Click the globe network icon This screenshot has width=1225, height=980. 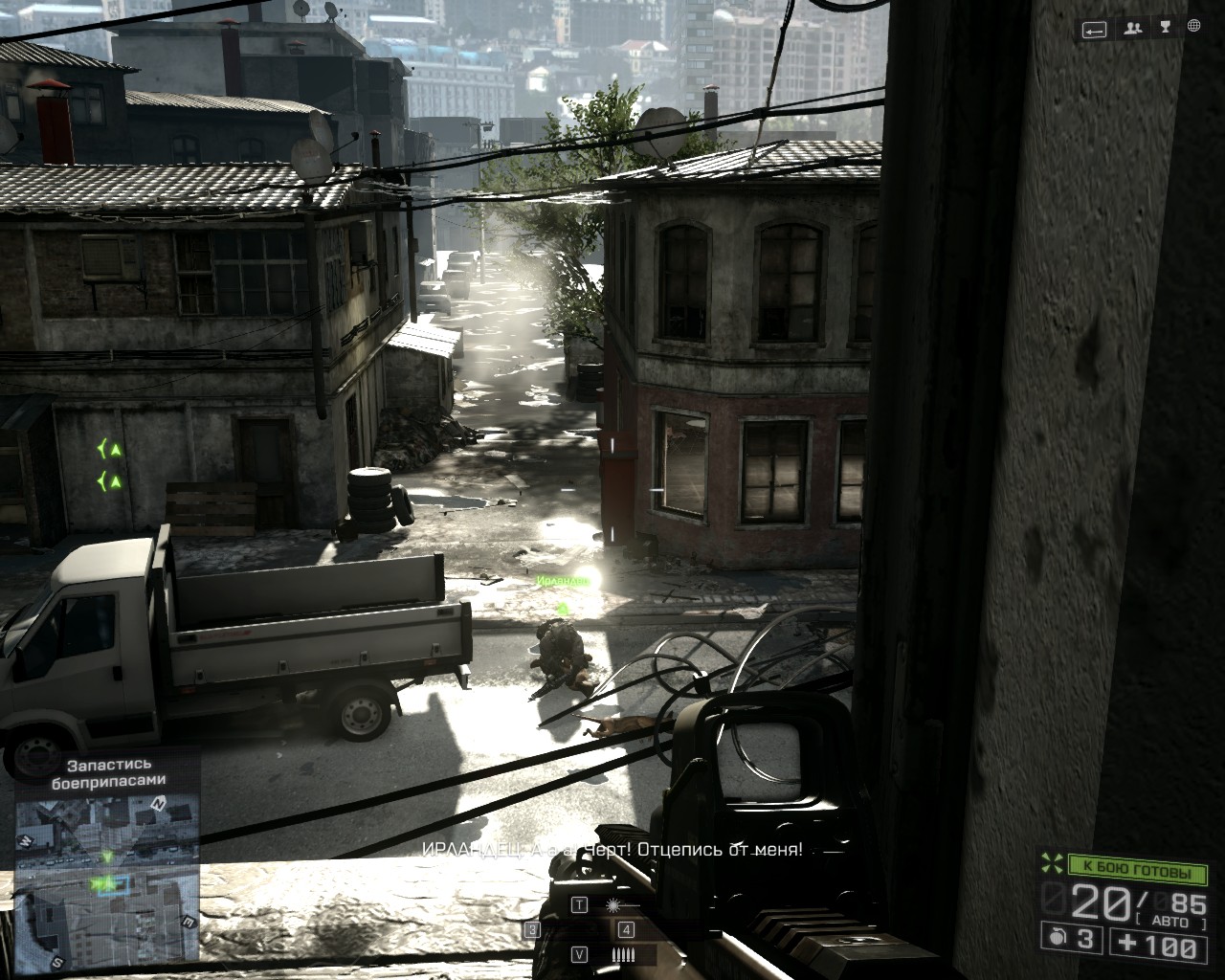click(1193, 28)
